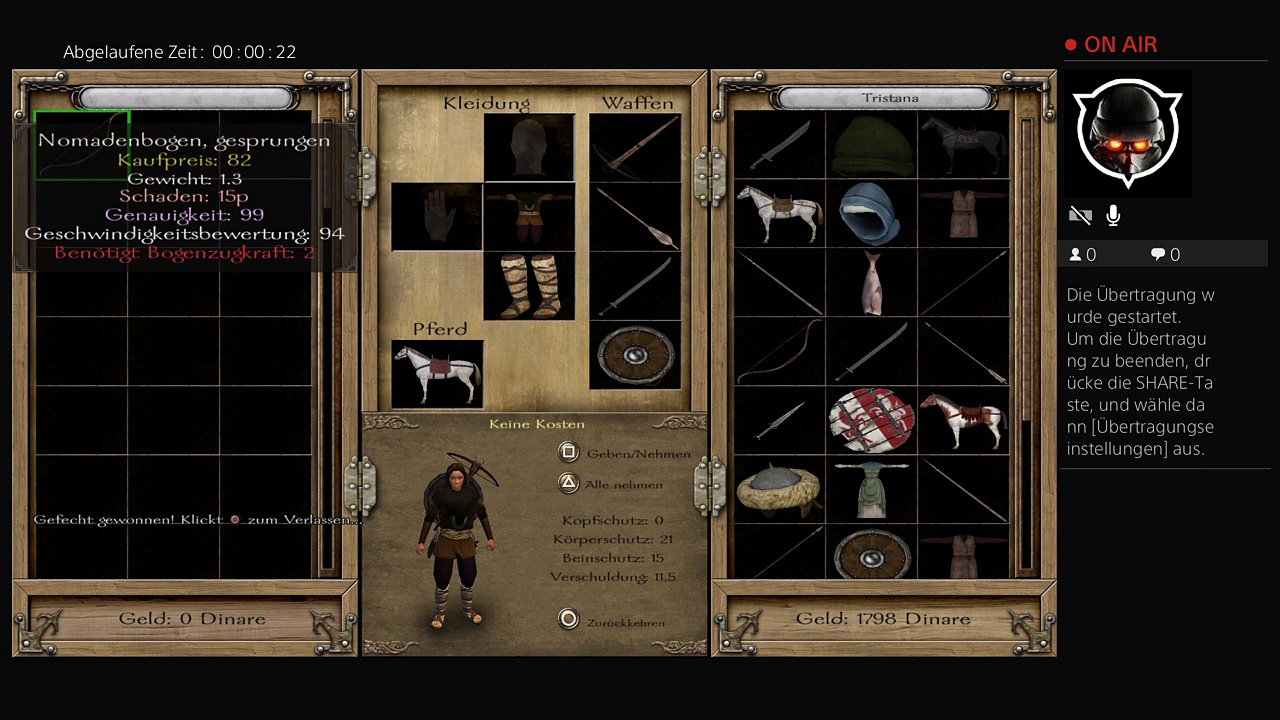Choose the equipped bolts weapon slot
The width and height of the screenshot is (1280, 720).
tap(635, 216)
